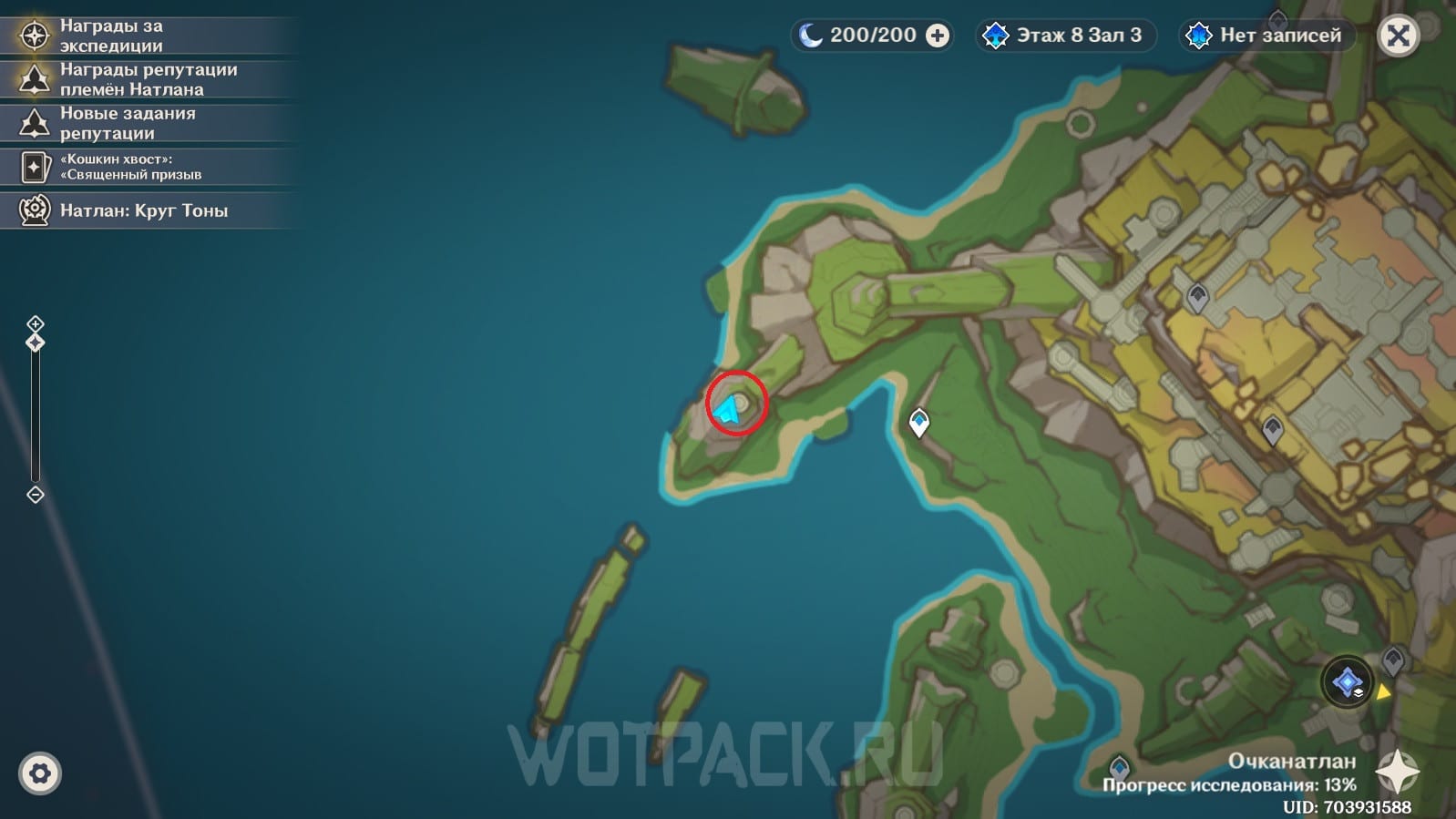Screen dimensions: 1456x819
Task: Close the map screen
Action: (x=1399, y=36)
